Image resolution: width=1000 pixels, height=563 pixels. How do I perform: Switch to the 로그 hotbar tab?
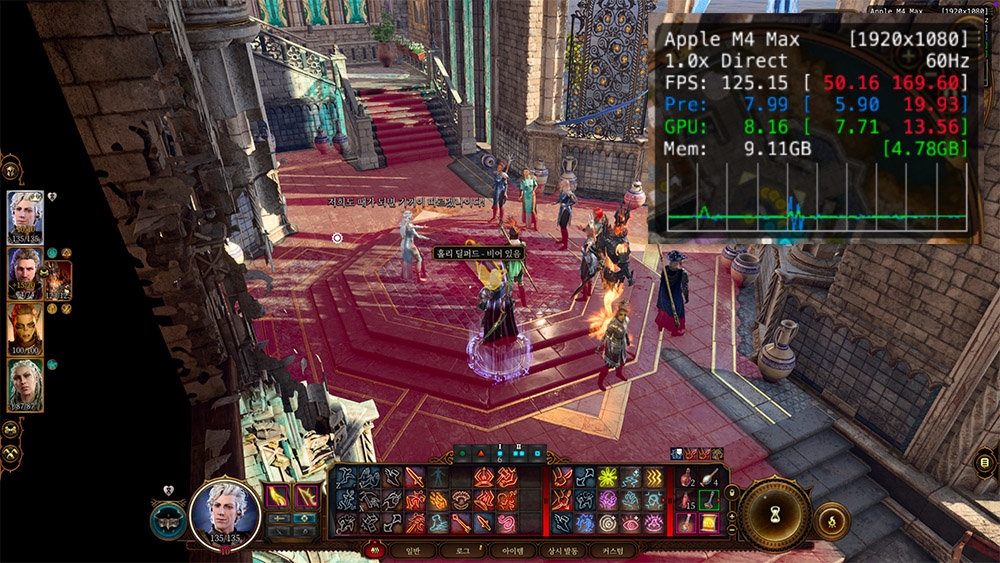[461, 551]
